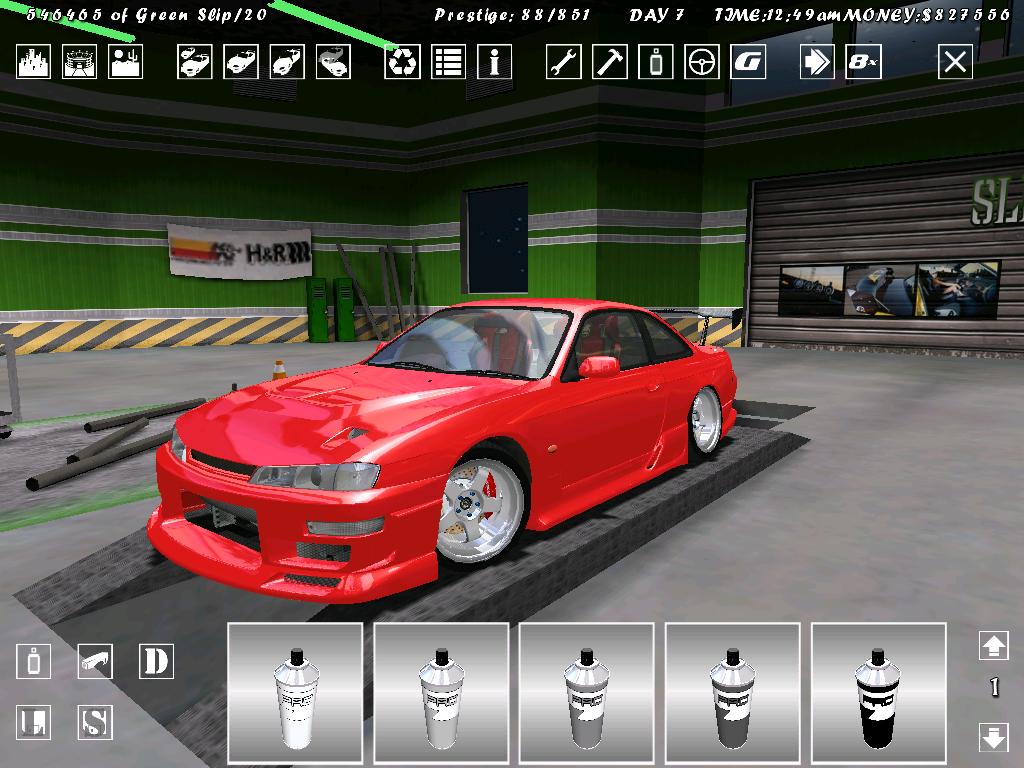Activate the 8x time speed button
This screenshot has width=1024, height=768.
pos(863,62)
